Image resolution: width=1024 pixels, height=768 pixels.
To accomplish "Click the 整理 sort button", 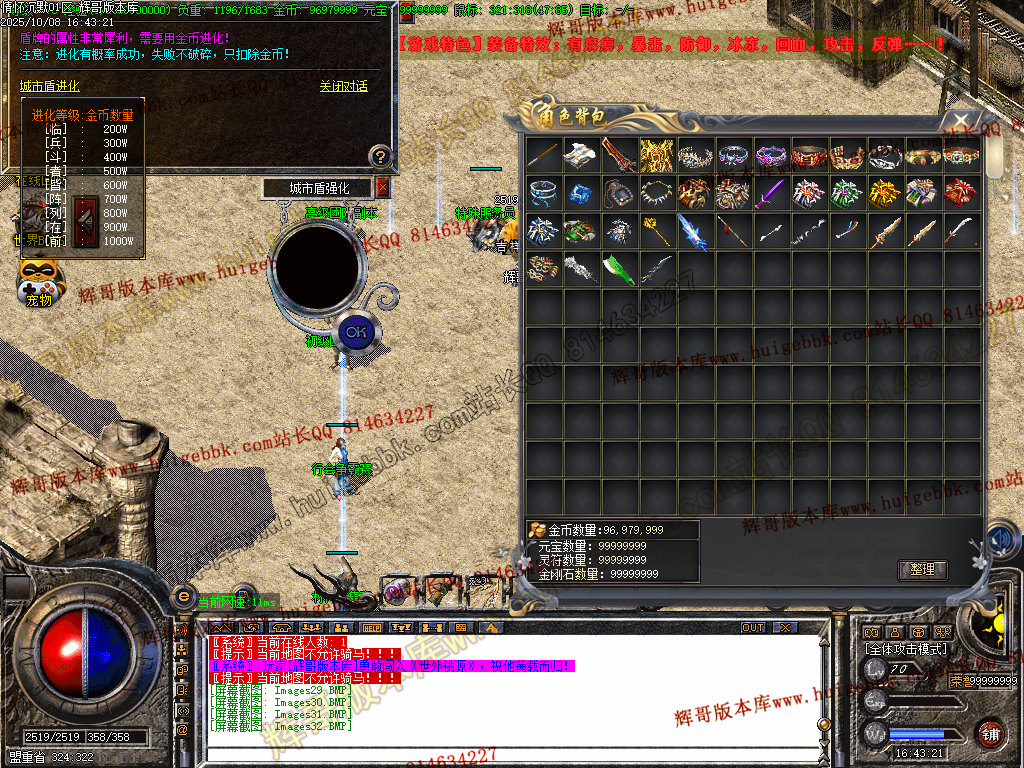I will [921, 570].
